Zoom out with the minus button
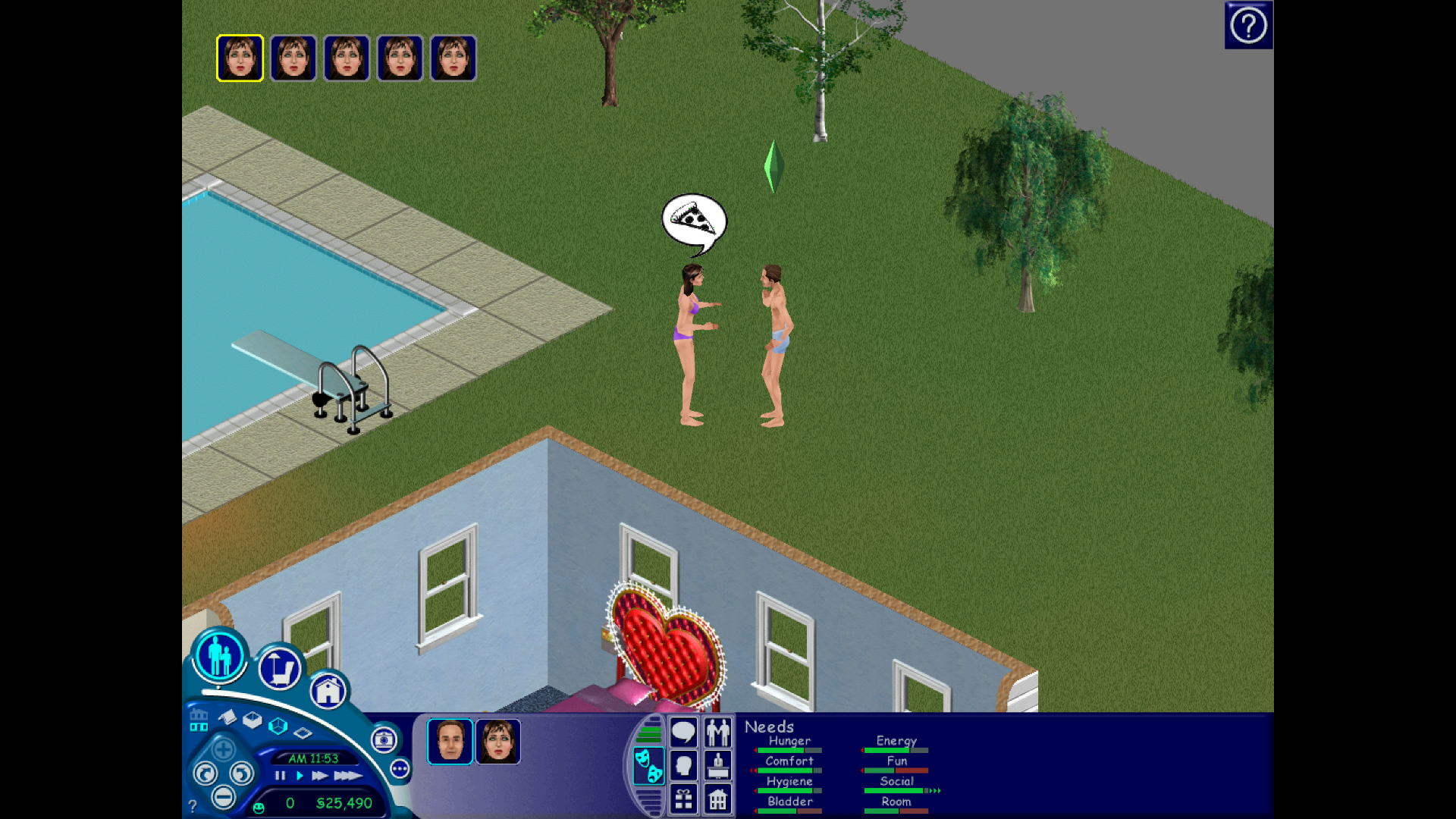Screen dimensions: 1456x819 223,797
